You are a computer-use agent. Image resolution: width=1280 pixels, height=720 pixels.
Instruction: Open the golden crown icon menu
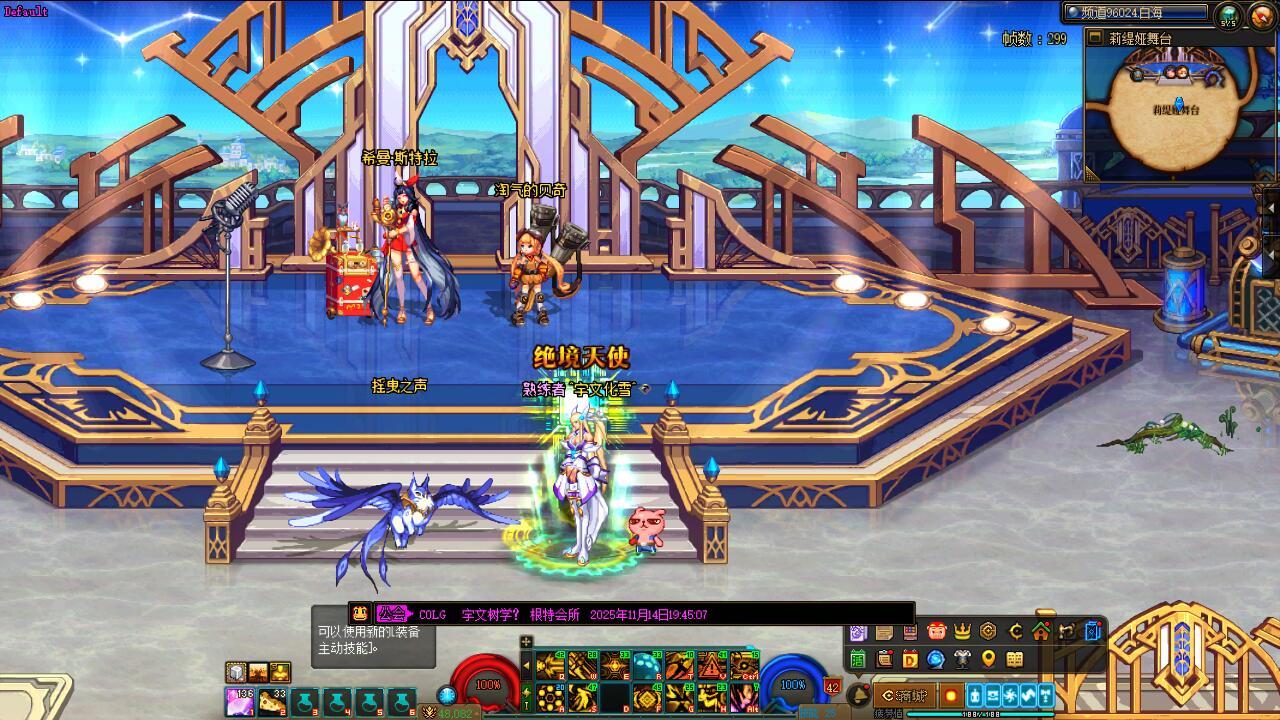[x=962, y=631]
